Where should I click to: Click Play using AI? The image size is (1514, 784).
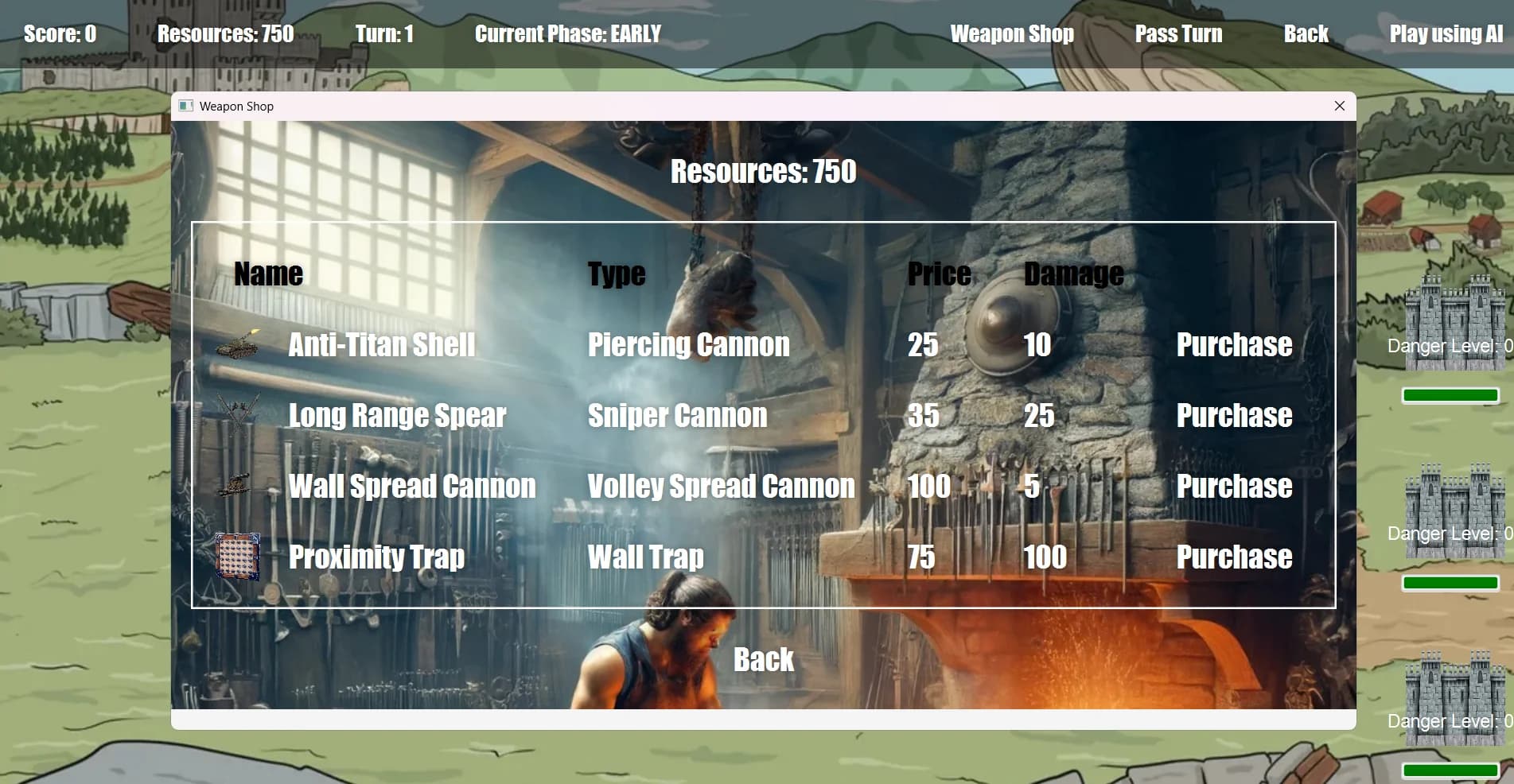coord(1446,33)
